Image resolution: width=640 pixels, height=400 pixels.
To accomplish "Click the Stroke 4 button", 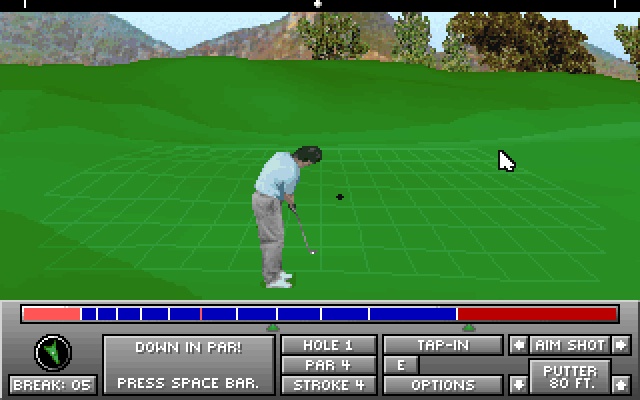I will point(328,385).
